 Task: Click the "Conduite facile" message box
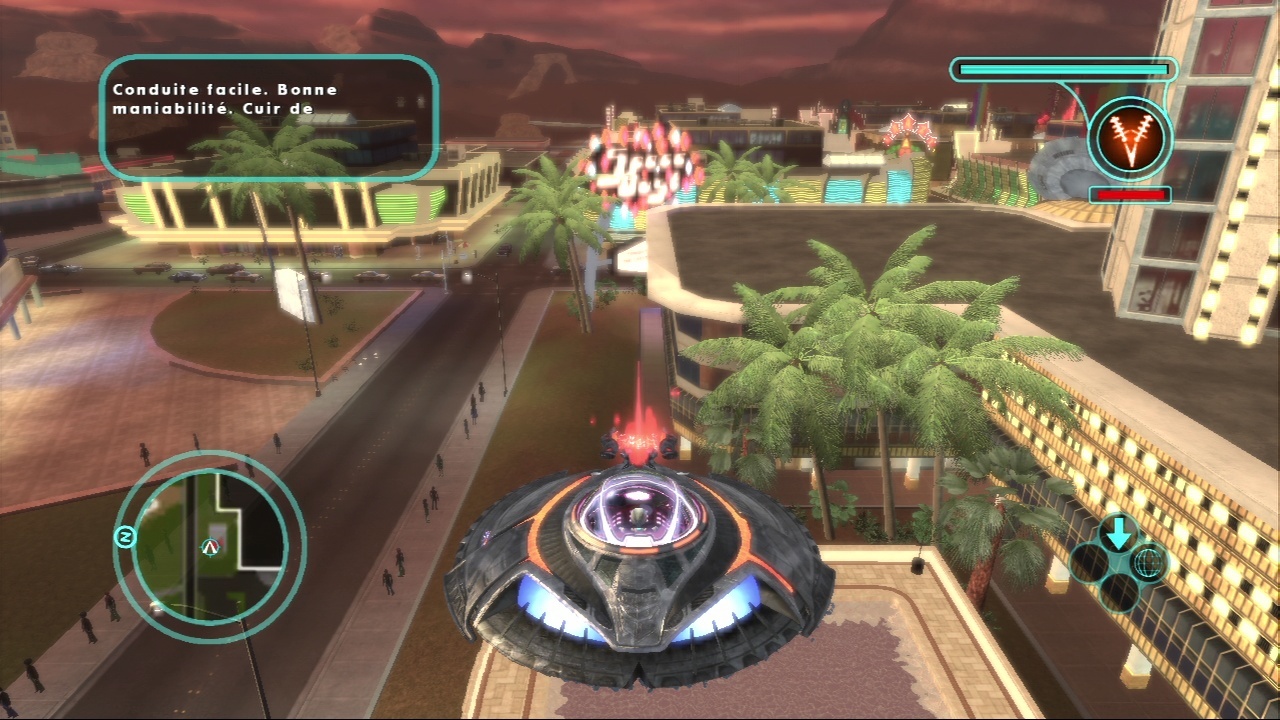click(x=269, y=117)
